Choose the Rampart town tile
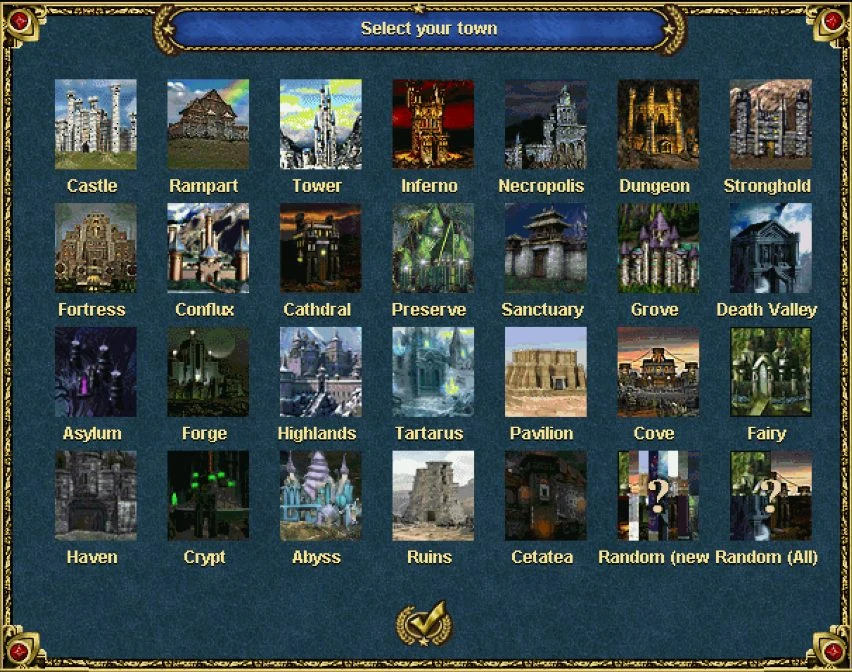Viewport: 852px width, 672px height. point(208,124)
